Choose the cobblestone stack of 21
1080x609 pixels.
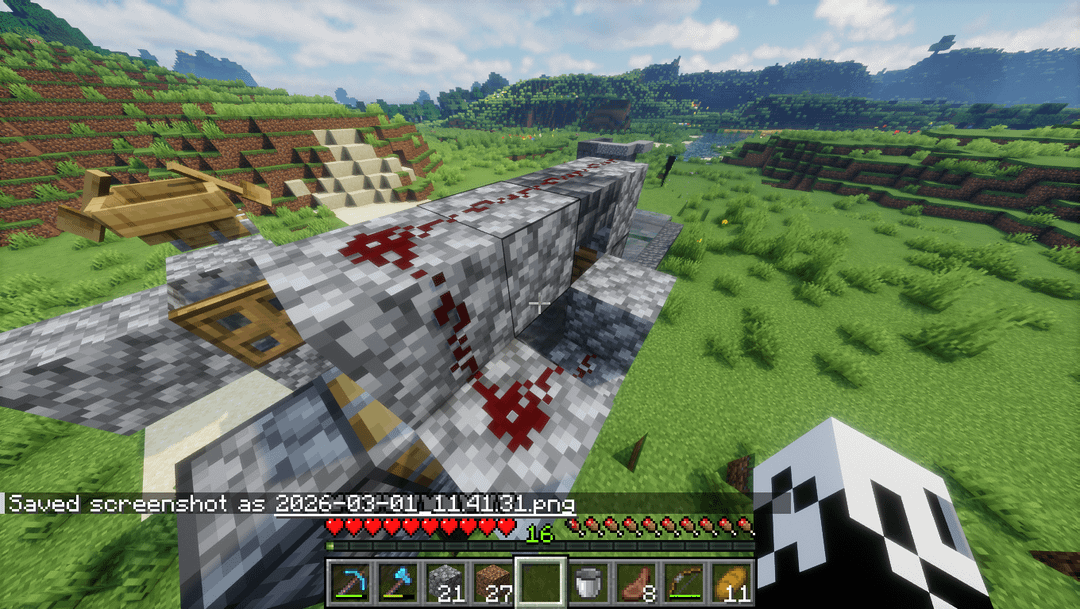point(446,582)
